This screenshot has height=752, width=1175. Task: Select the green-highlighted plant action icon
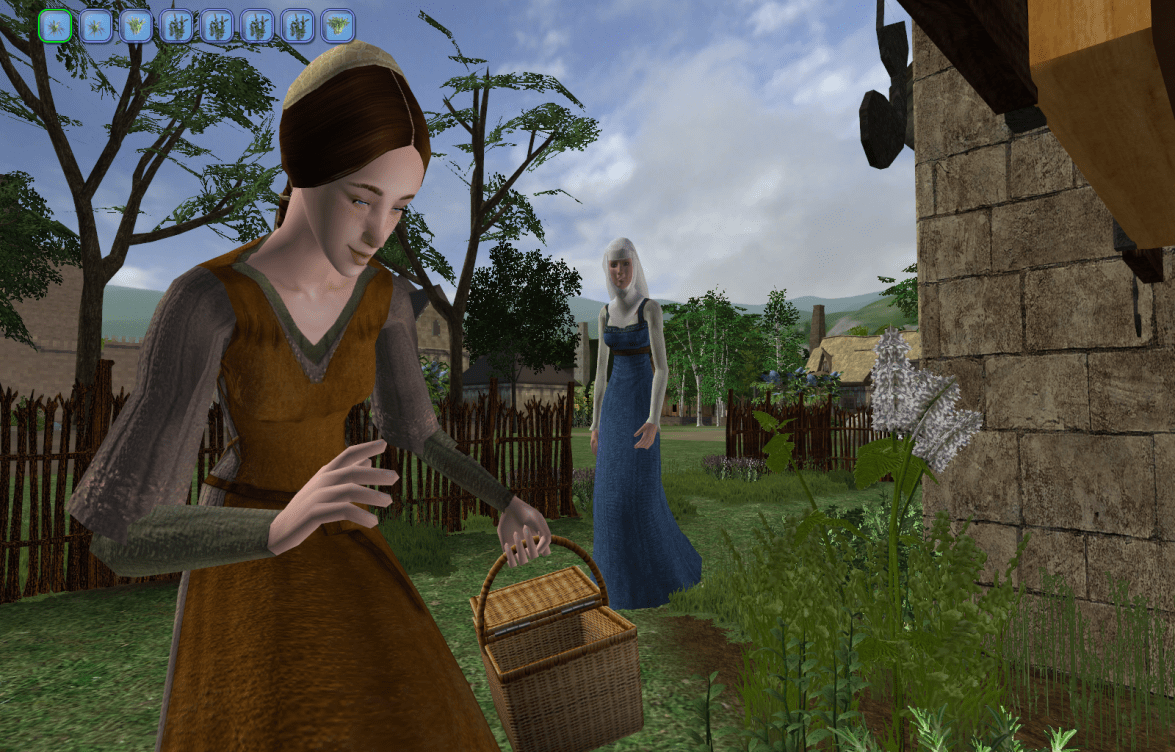click(x=55, y=26)
